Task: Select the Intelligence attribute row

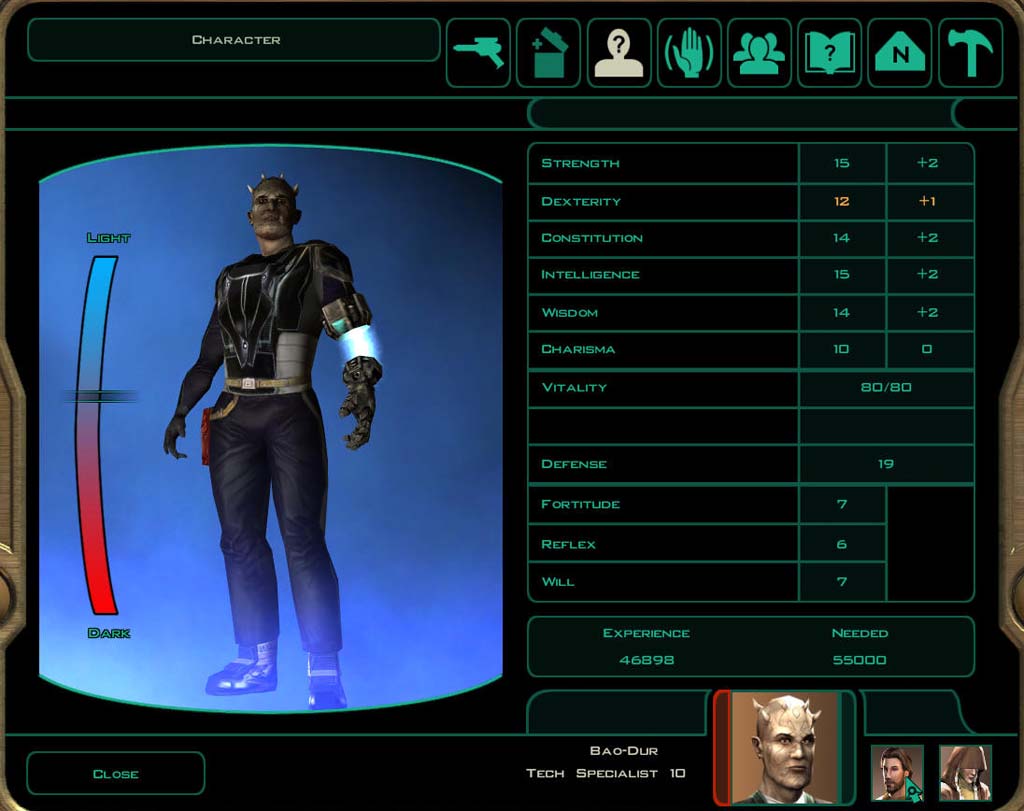Action: tap(662, 274)
